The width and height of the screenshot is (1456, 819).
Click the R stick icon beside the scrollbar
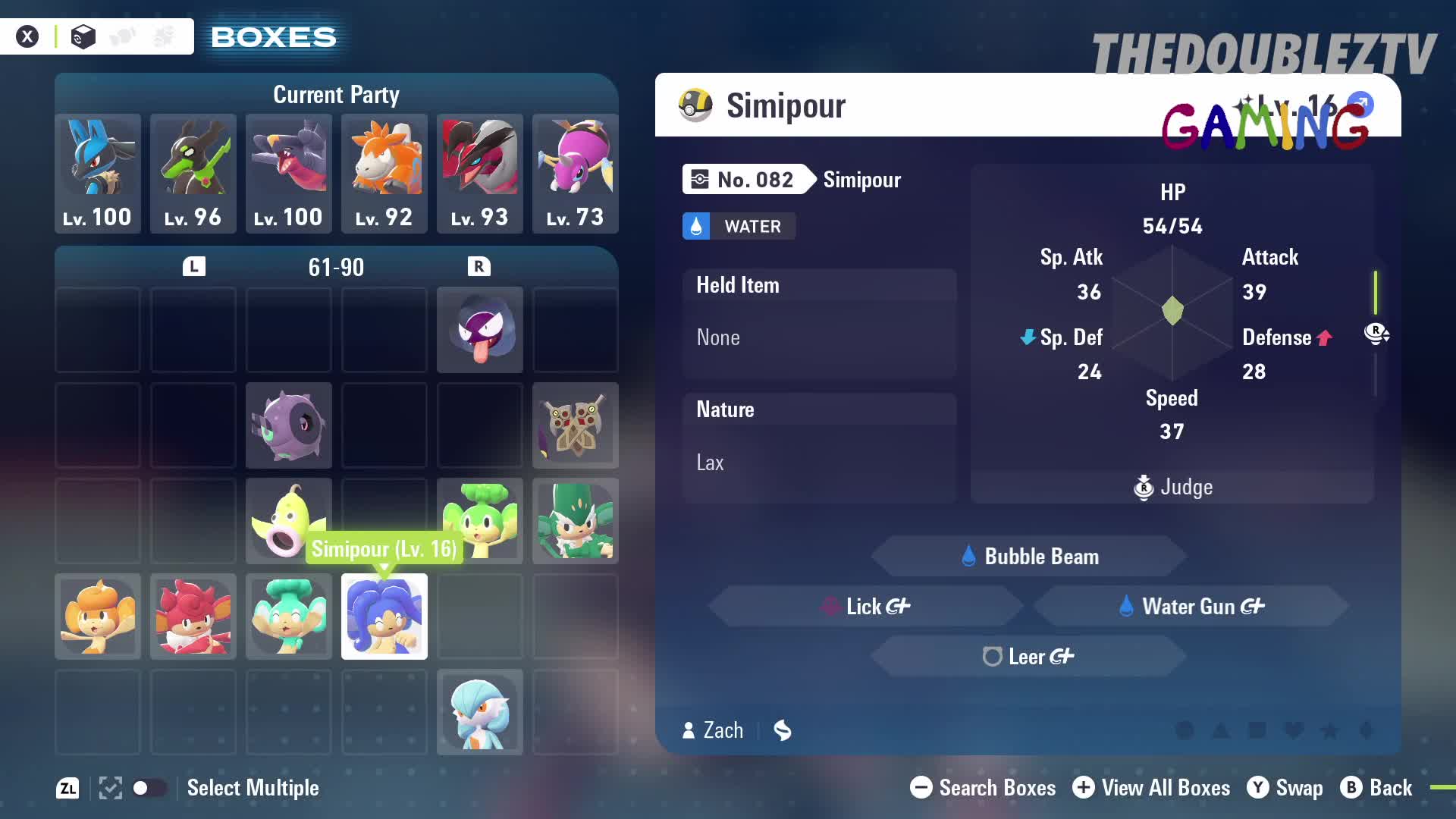coord(1377,334)
